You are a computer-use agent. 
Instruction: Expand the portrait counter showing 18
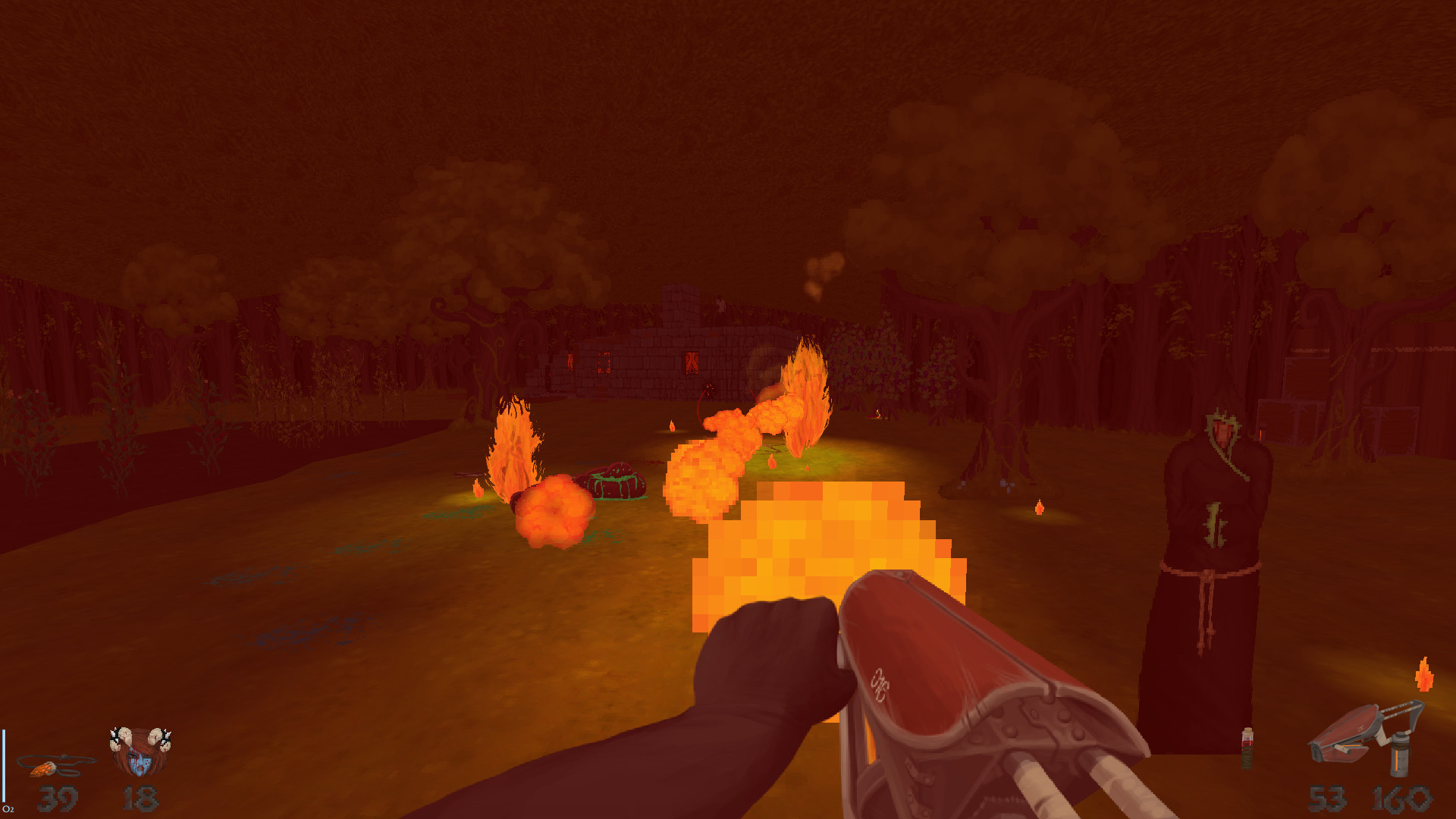click(140, 797)
